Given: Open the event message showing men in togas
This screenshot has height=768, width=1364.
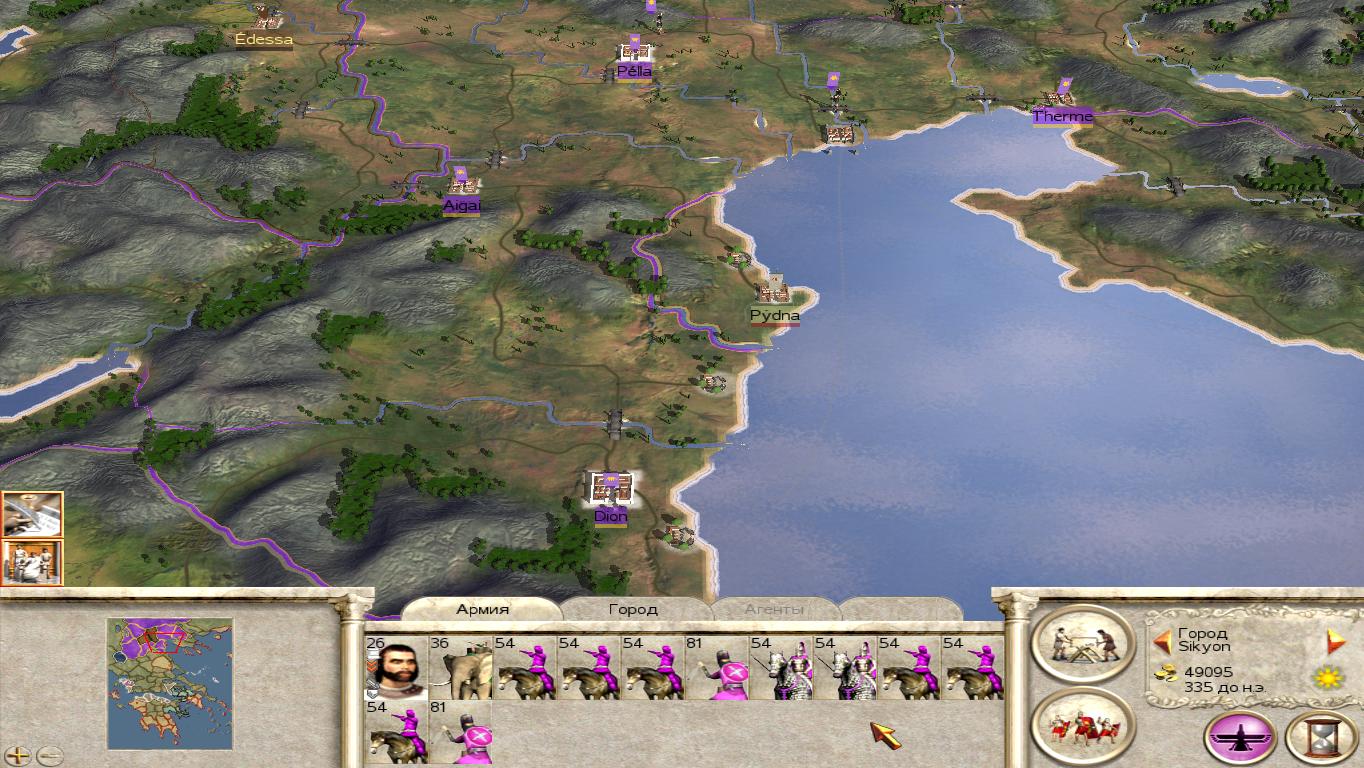Looking at the screenshot, I should pos(32,562).
